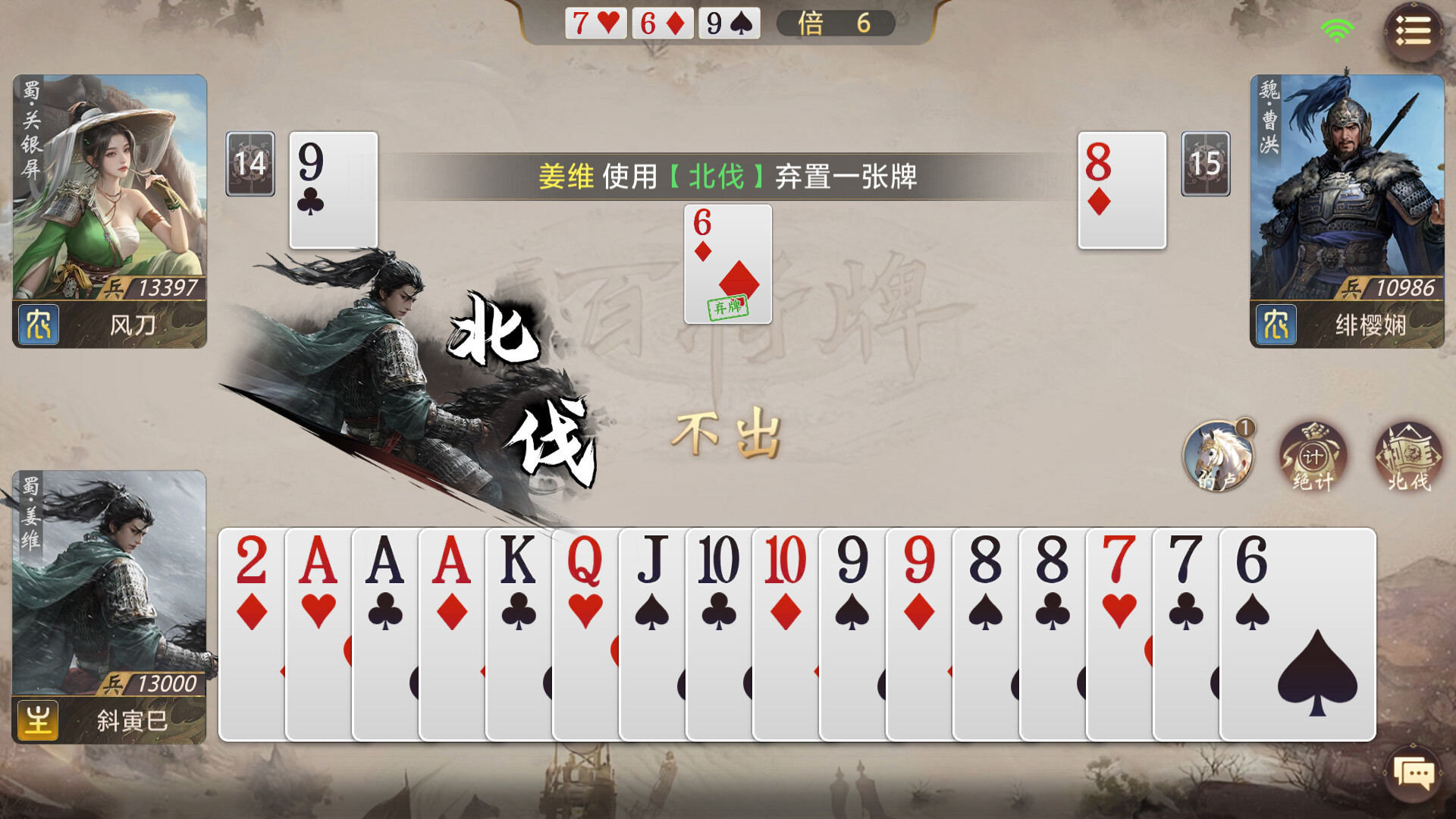Screen dimensions: 1456x819
Task: Select the 农 badge on 绯樱娴's card
Action: click(x=1276, y=326)
